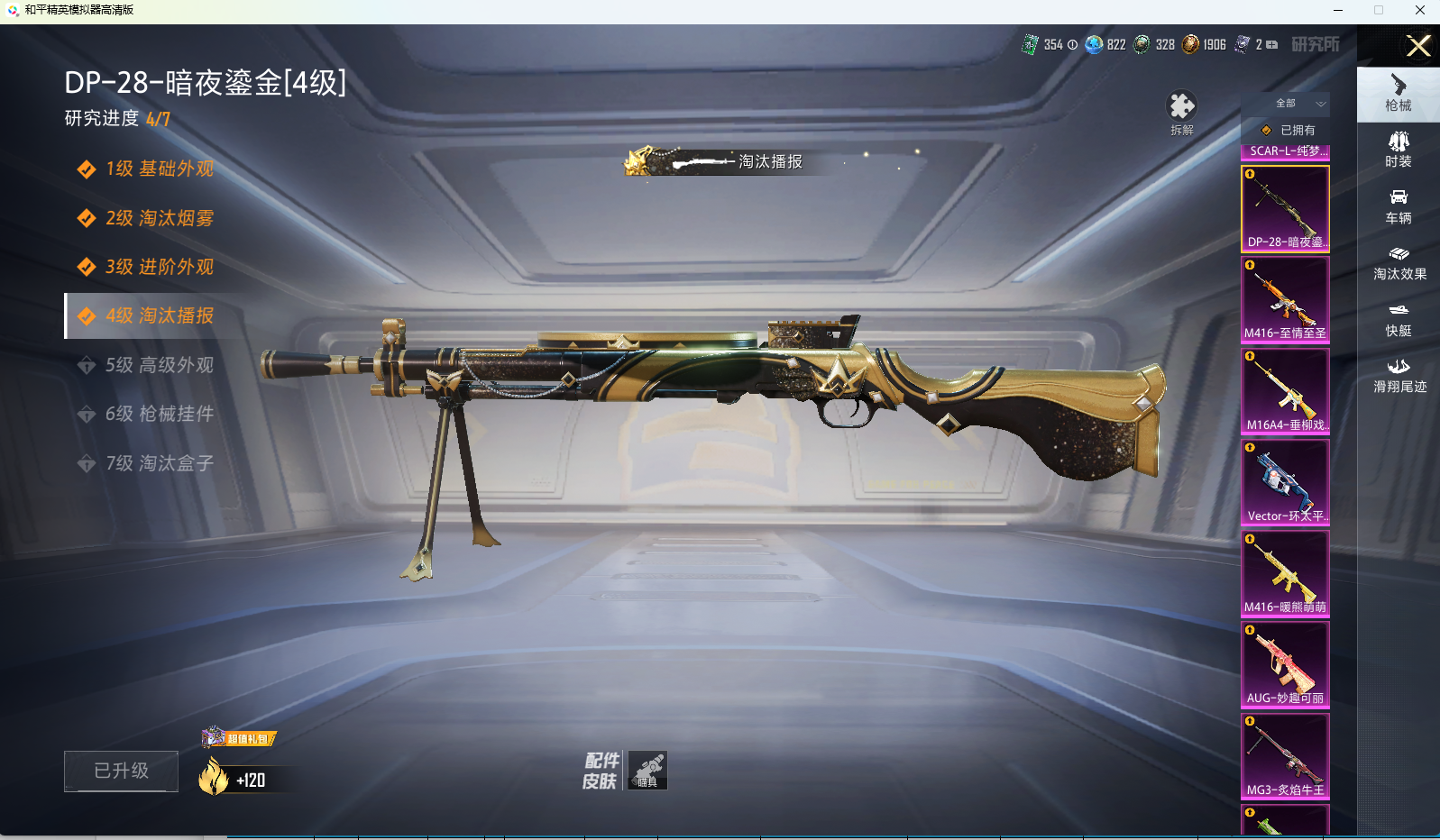The height and width of the screenshot is (840, 1440).
Task: Click the 拆解 dismantle icon
Action: click(x=1181, y=110)
